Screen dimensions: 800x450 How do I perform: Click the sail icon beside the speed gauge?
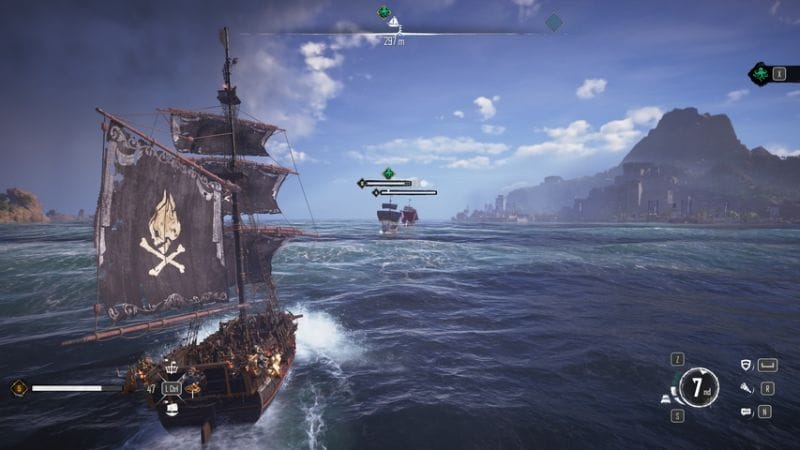tap(666, 399)
